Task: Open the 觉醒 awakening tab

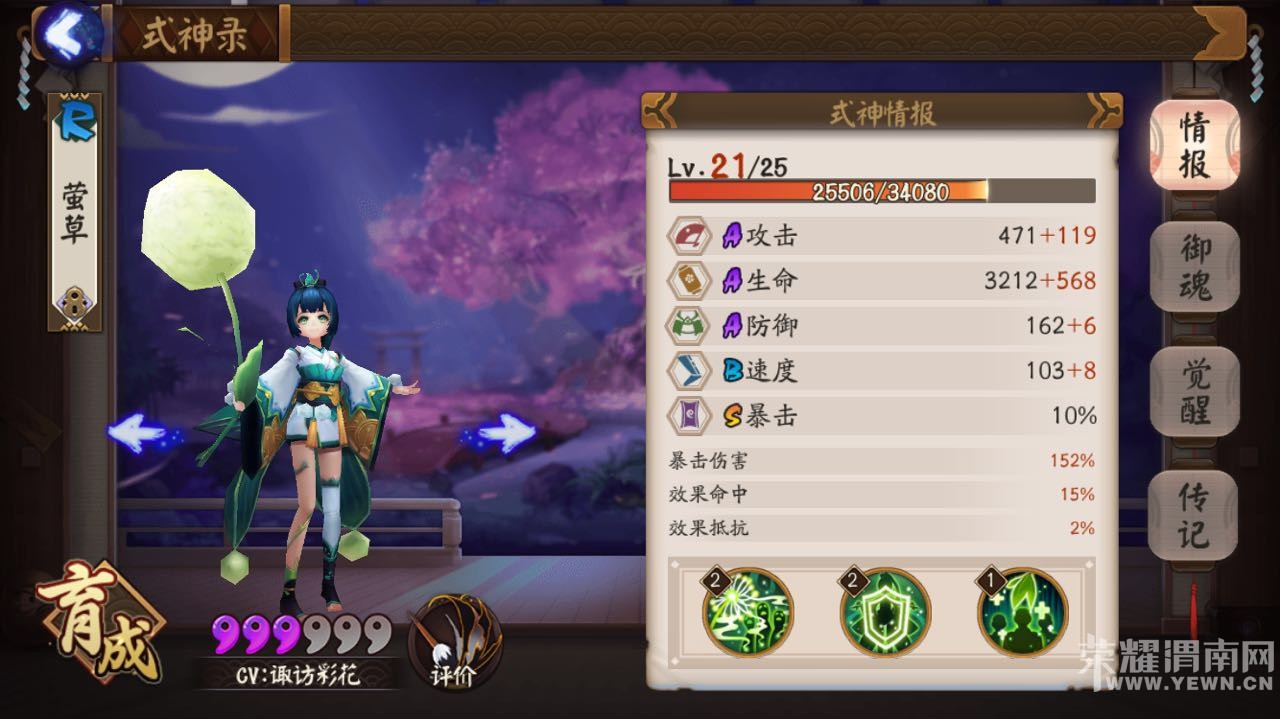Action: (1194, 391)
